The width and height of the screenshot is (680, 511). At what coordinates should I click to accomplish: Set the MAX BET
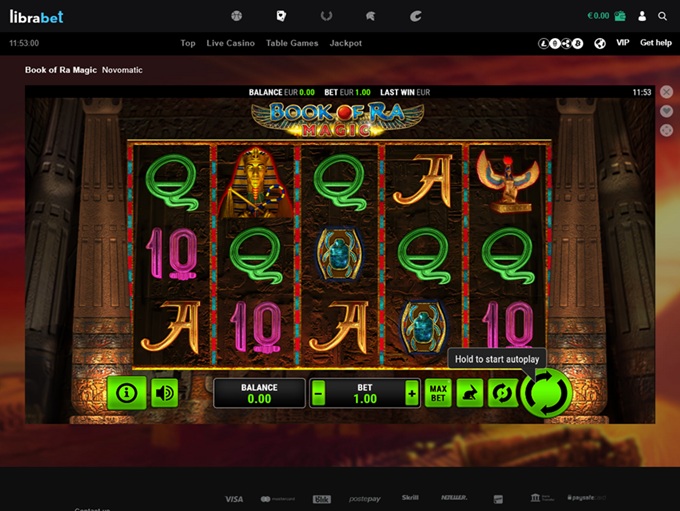point(438,393)
